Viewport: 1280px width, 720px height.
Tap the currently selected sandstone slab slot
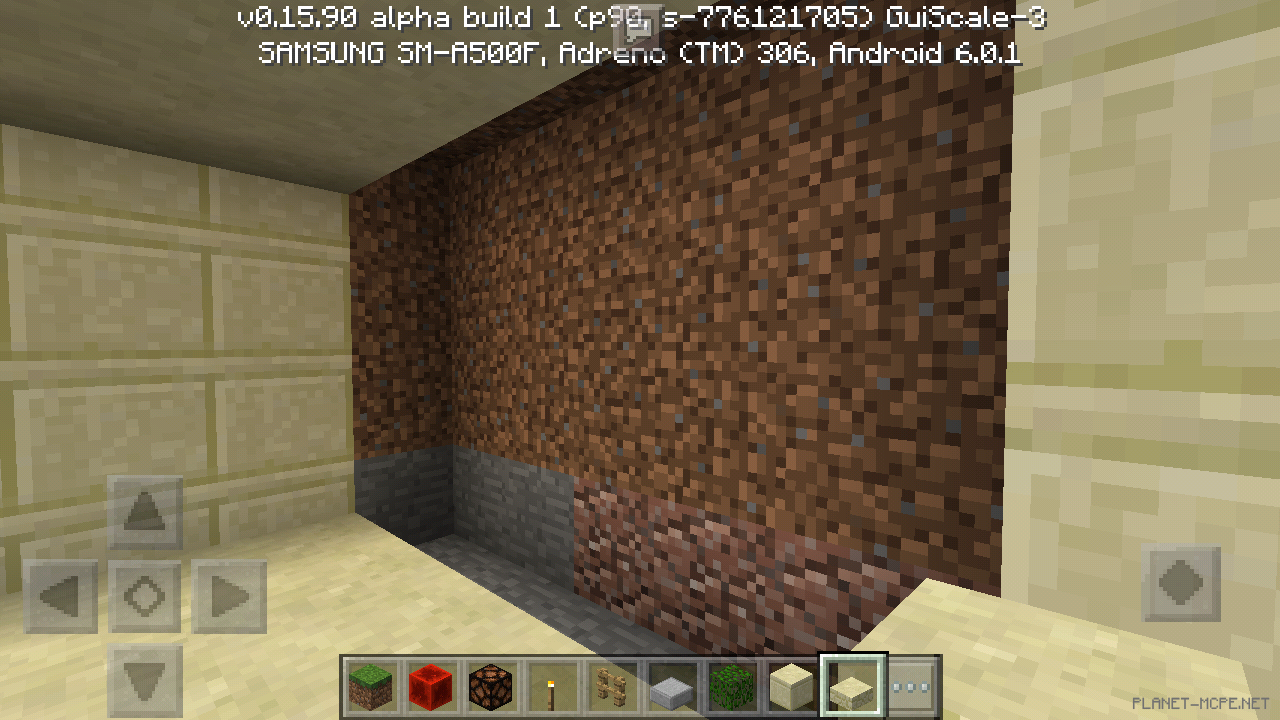(x=851, y=686)
